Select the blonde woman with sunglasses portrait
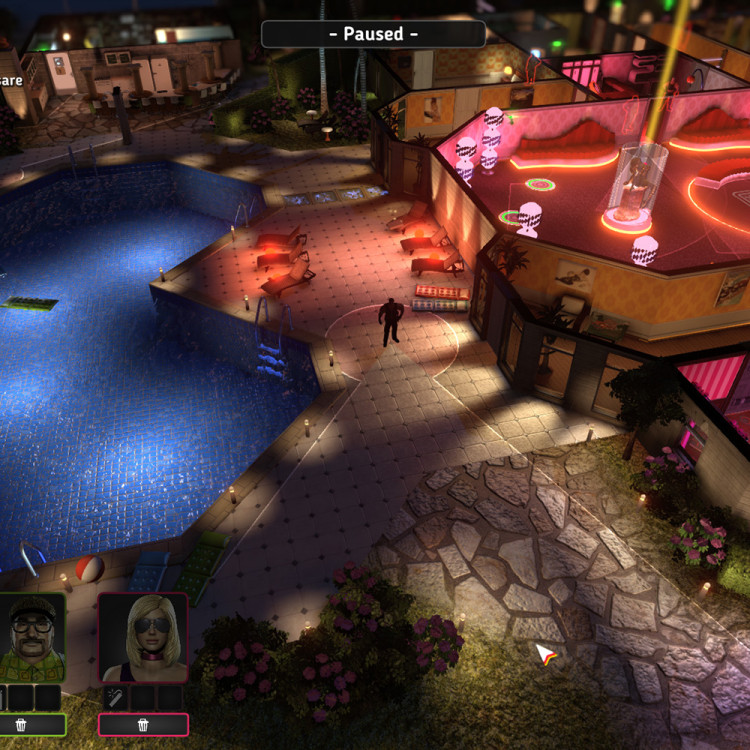The height and width of the screenshot is (750, 750). 143,637
